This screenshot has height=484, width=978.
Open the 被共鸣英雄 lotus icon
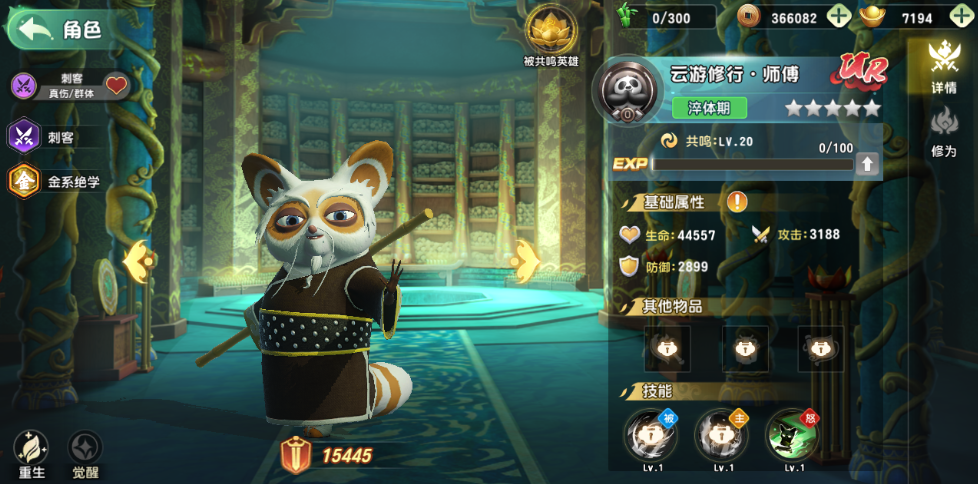548,32
